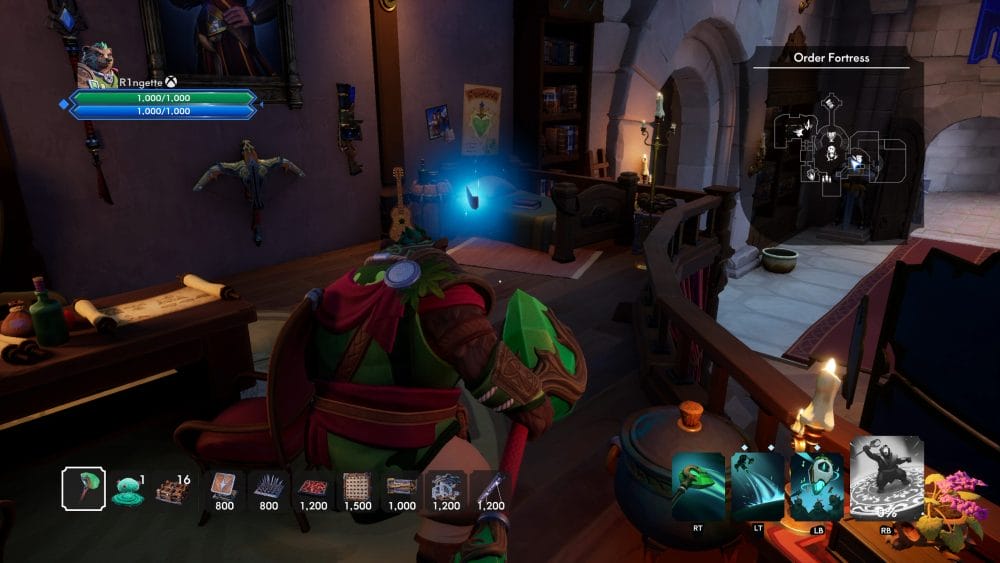Click the R1ngette player portrait
The height and width of the screenshot is (563, 1000).
pos(98,65)
